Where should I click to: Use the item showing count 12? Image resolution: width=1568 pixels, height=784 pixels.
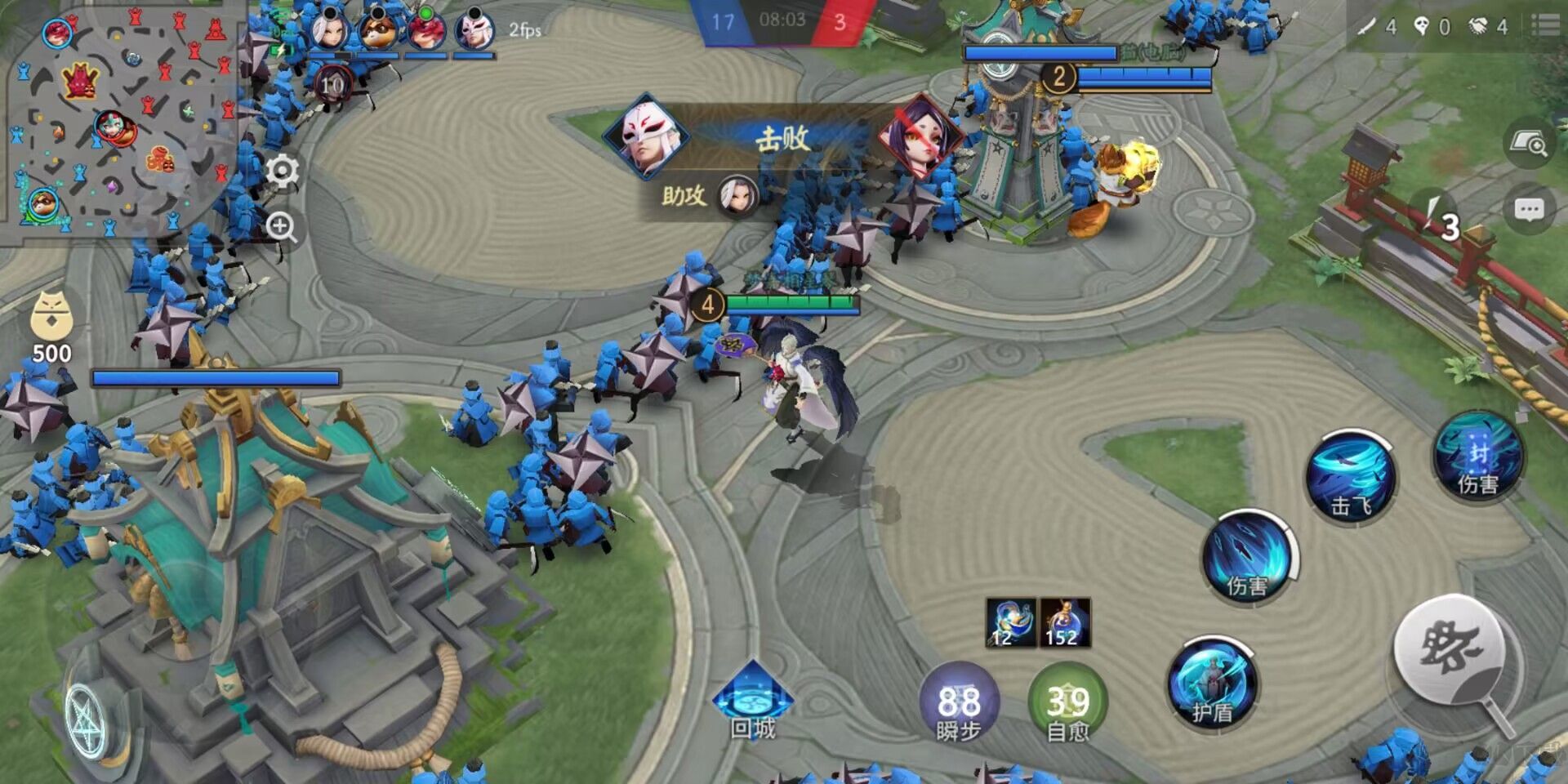[x=1011, y=622]
